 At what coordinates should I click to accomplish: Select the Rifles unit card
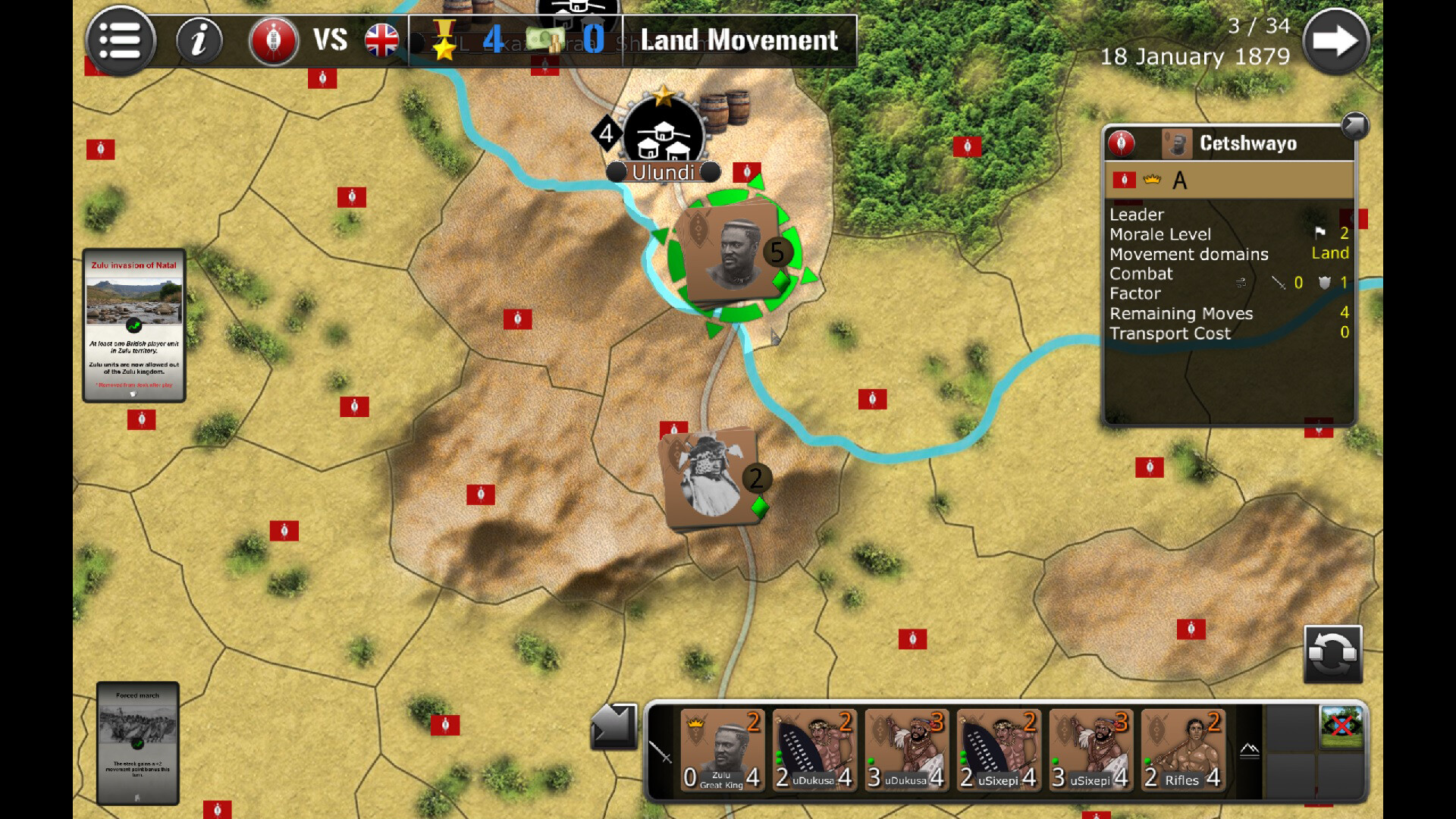click(1181, 751)
